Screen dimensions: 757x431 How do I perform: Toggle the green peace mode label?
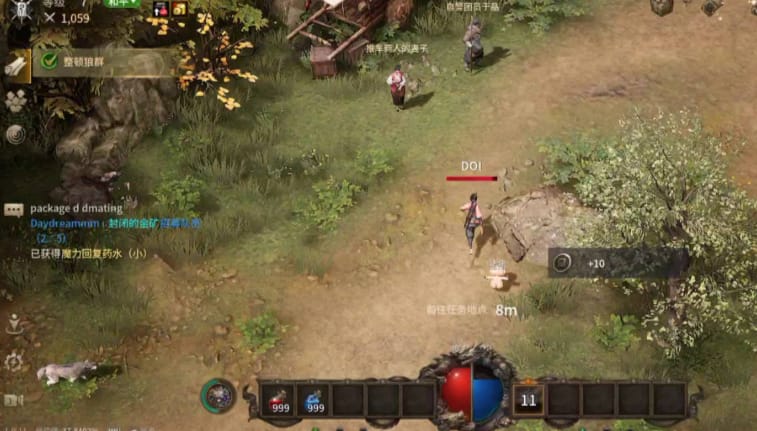click(x=122, y=4)
